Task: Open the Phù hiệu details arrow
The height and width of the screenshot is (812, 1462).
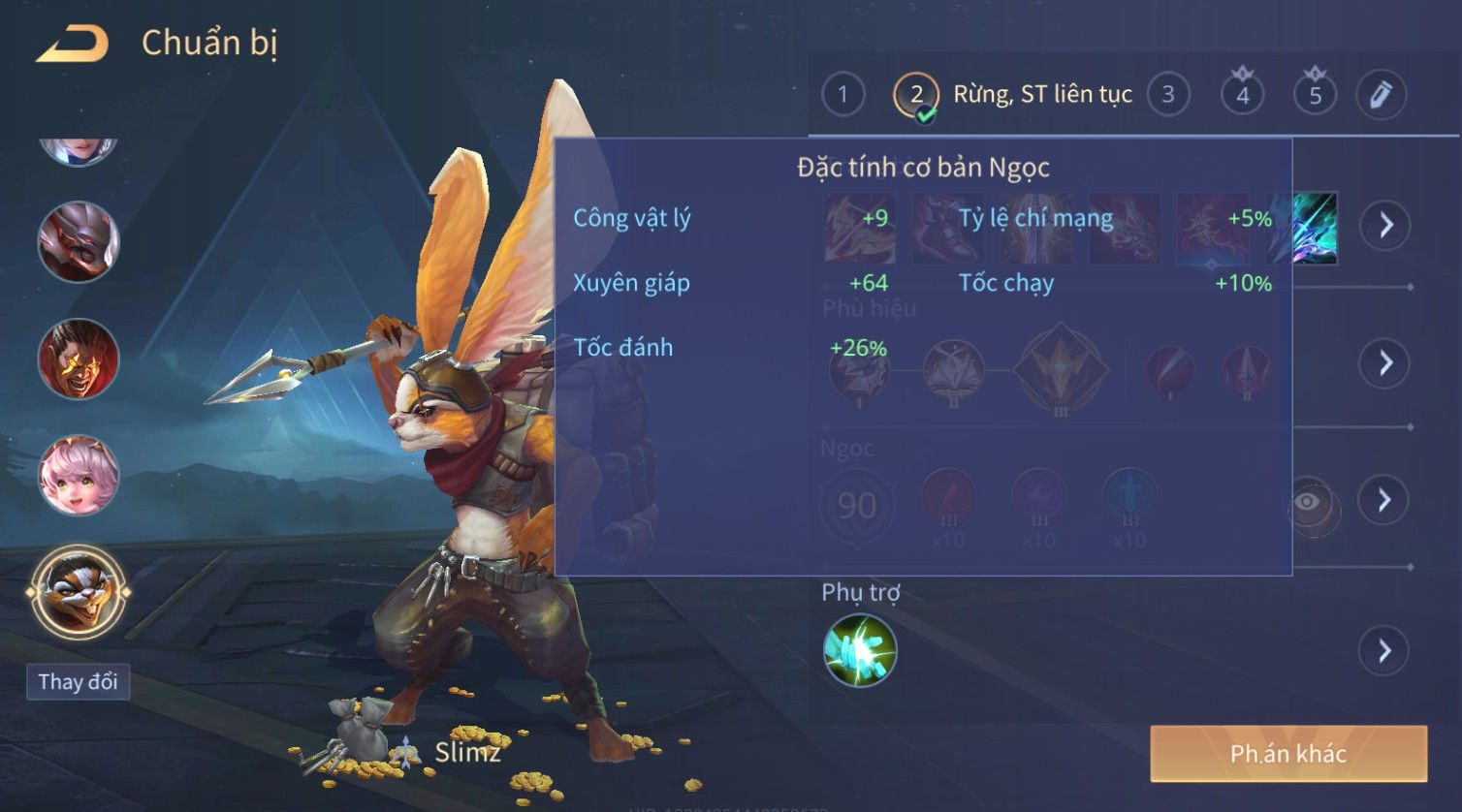Action: tap(1385, 363)
